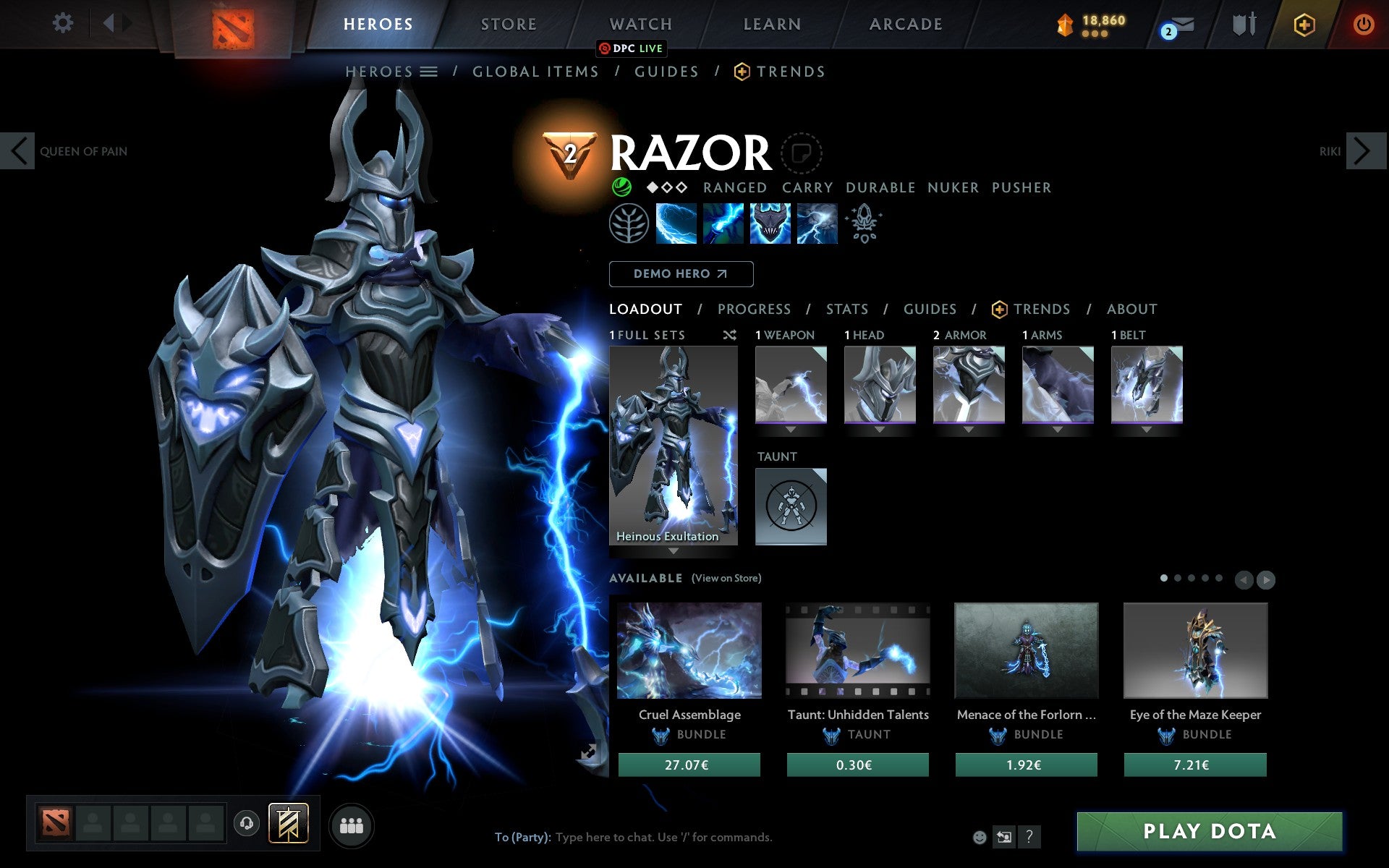
Task: Toggle the shuffle icon next to Full Sets
Action: tap(729, 335)
